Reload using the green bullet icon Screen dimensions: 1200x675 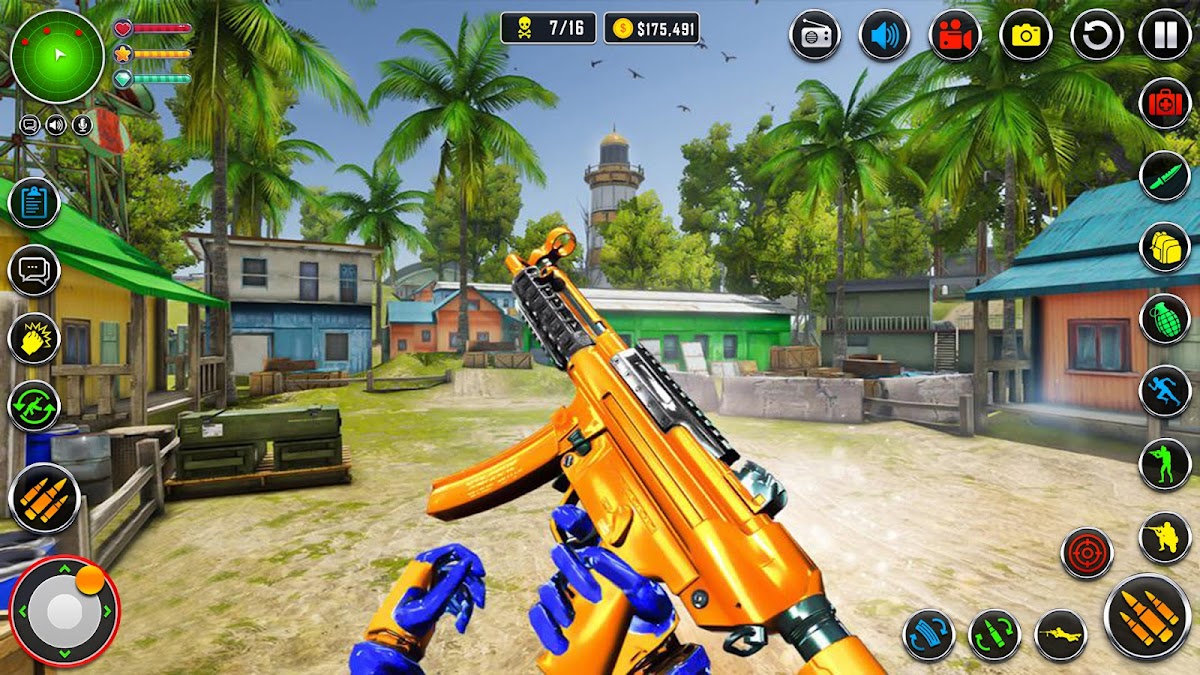[994, 635]
